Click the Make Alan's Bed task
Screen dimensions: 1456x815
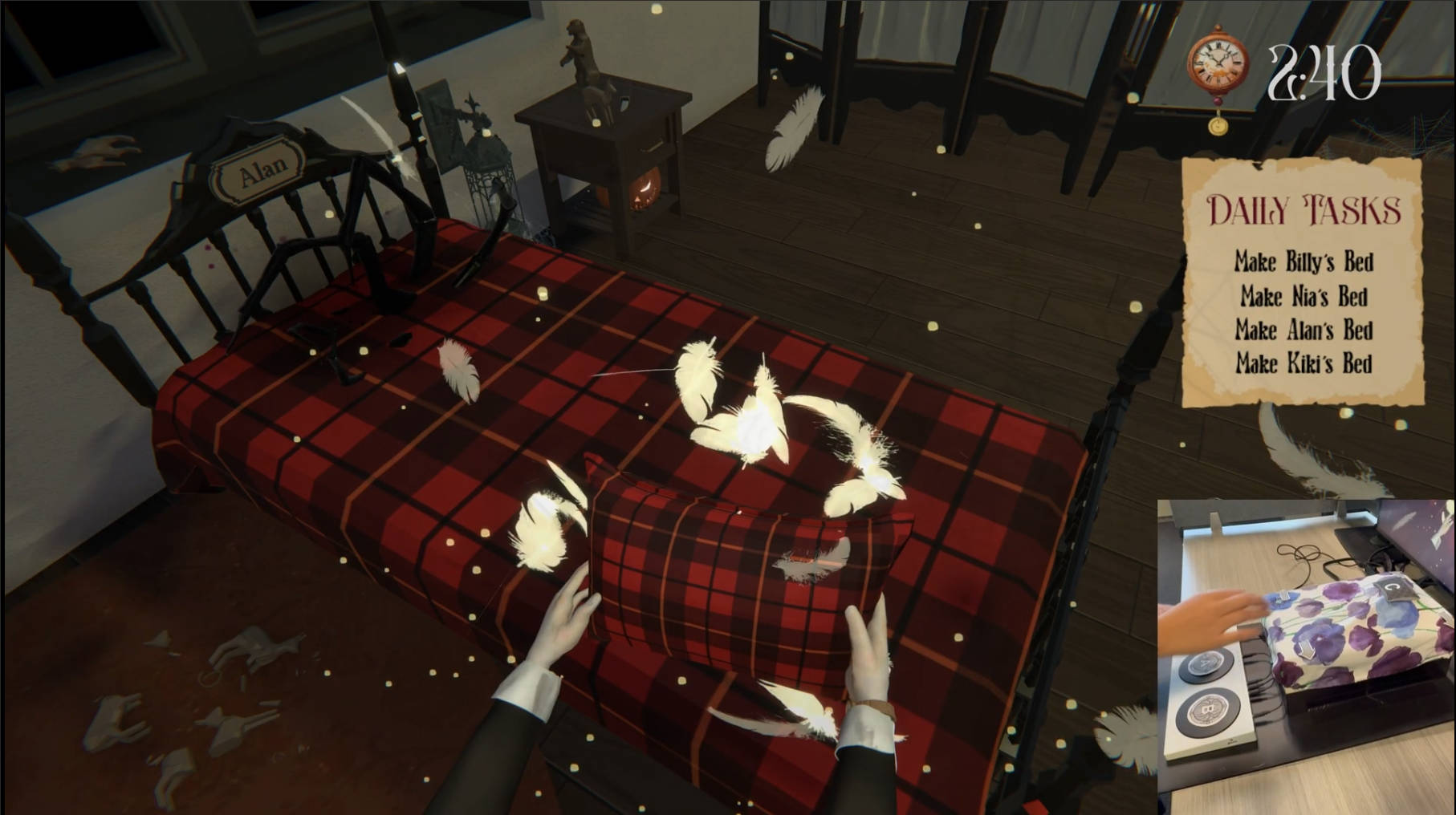[1303, 330]
